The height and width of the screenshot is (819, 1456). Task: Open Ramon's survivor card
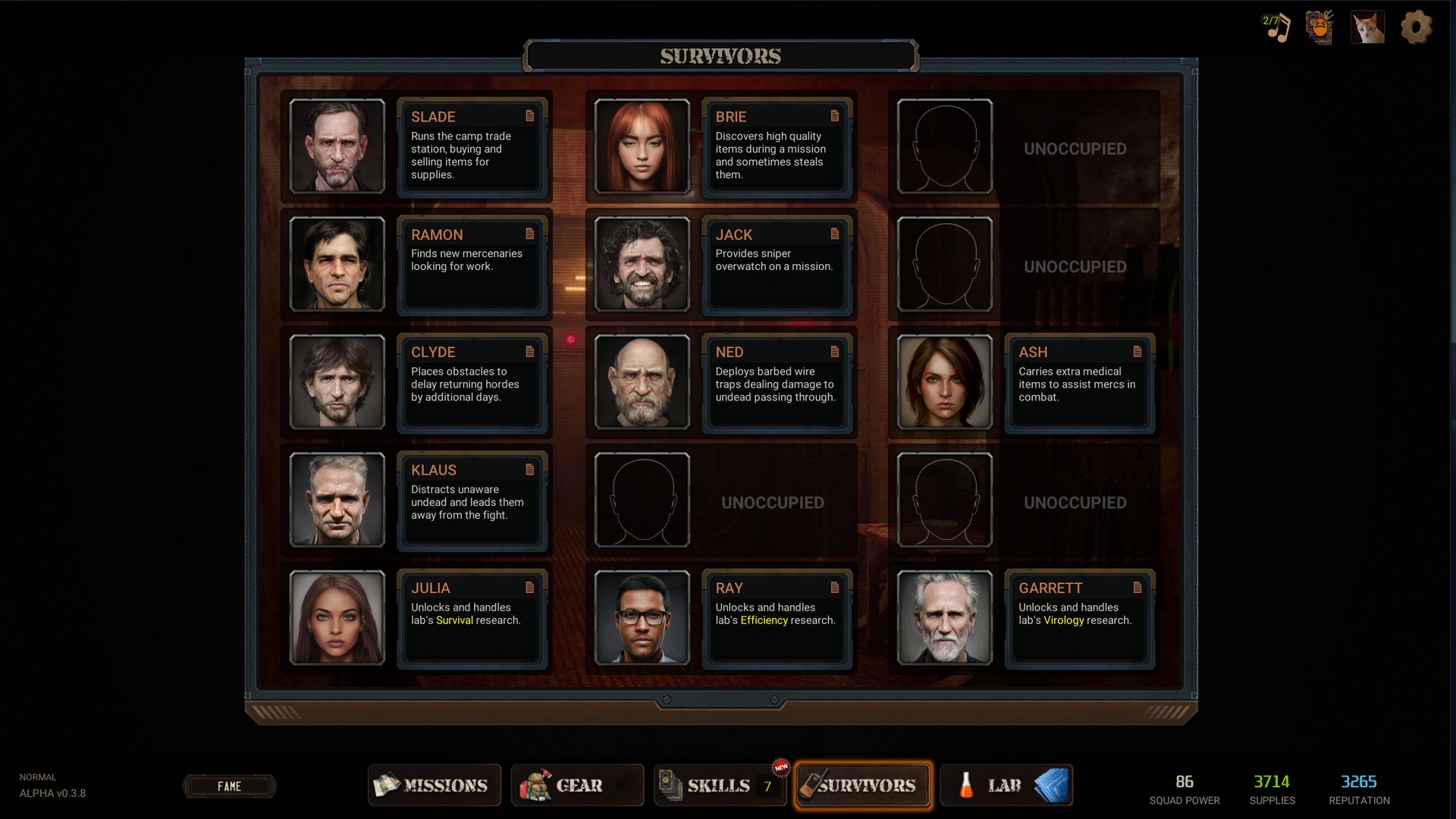pyautogui.click(x=472, y=265)
